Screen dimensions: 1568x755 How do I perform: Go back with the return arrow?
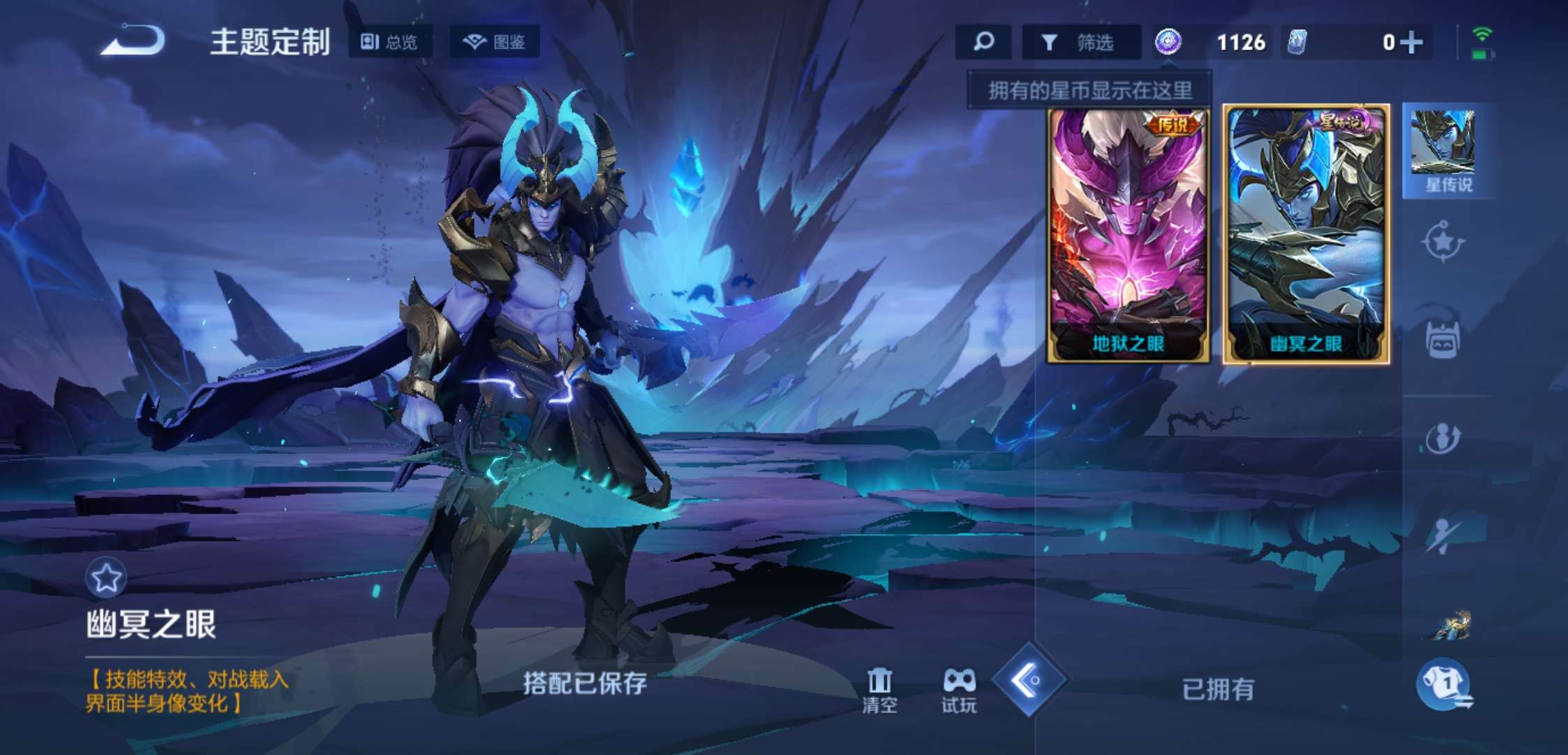[x=133, y=41]
